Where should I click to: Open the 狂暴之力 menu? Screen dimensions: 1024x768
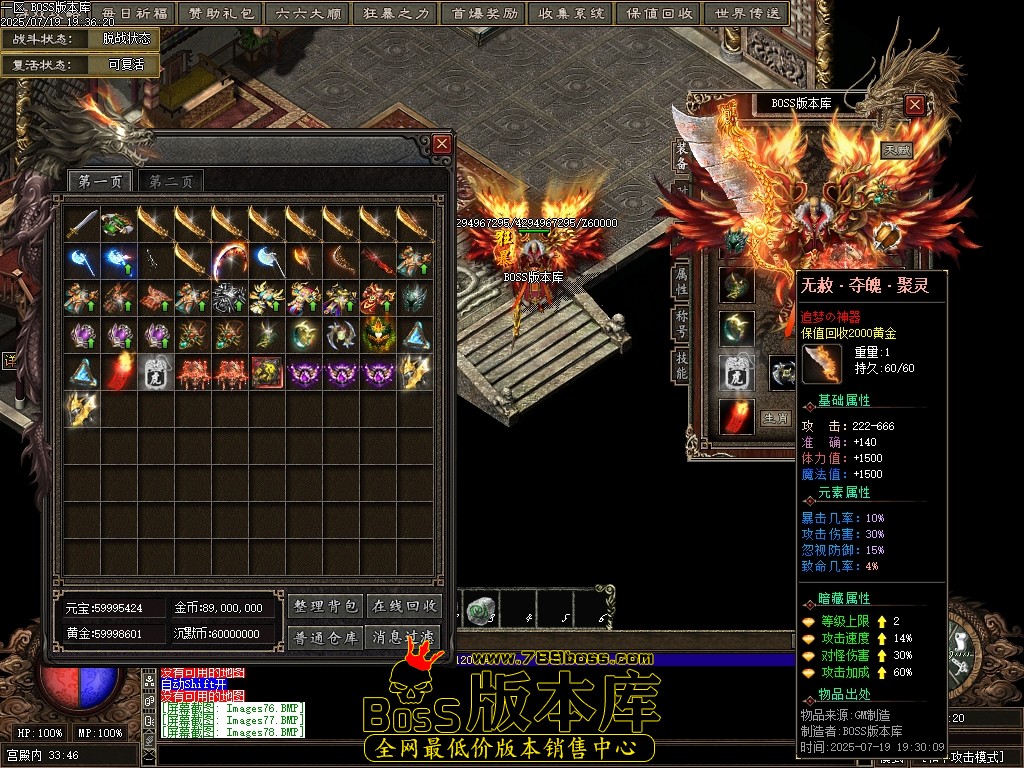395,14
